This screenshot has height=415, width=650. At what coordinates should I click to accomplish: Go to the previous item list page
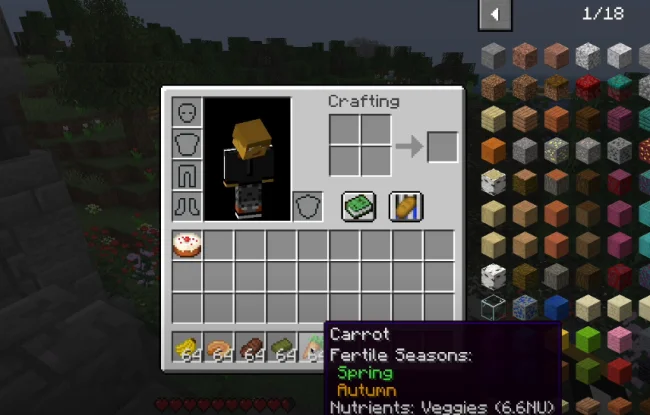coord(495,14)
